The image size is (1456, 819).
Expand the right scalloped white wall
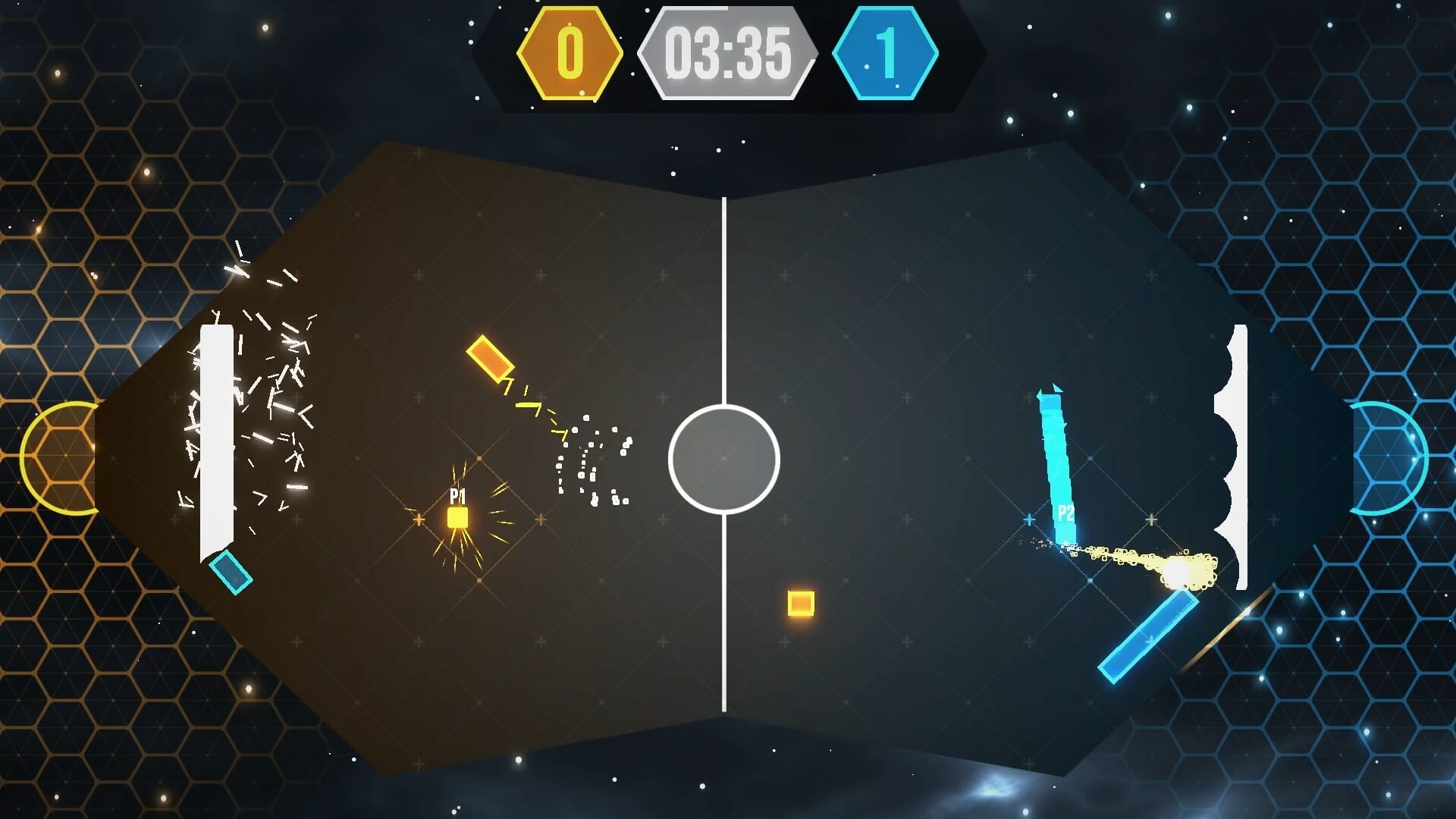pos(1238,455)
